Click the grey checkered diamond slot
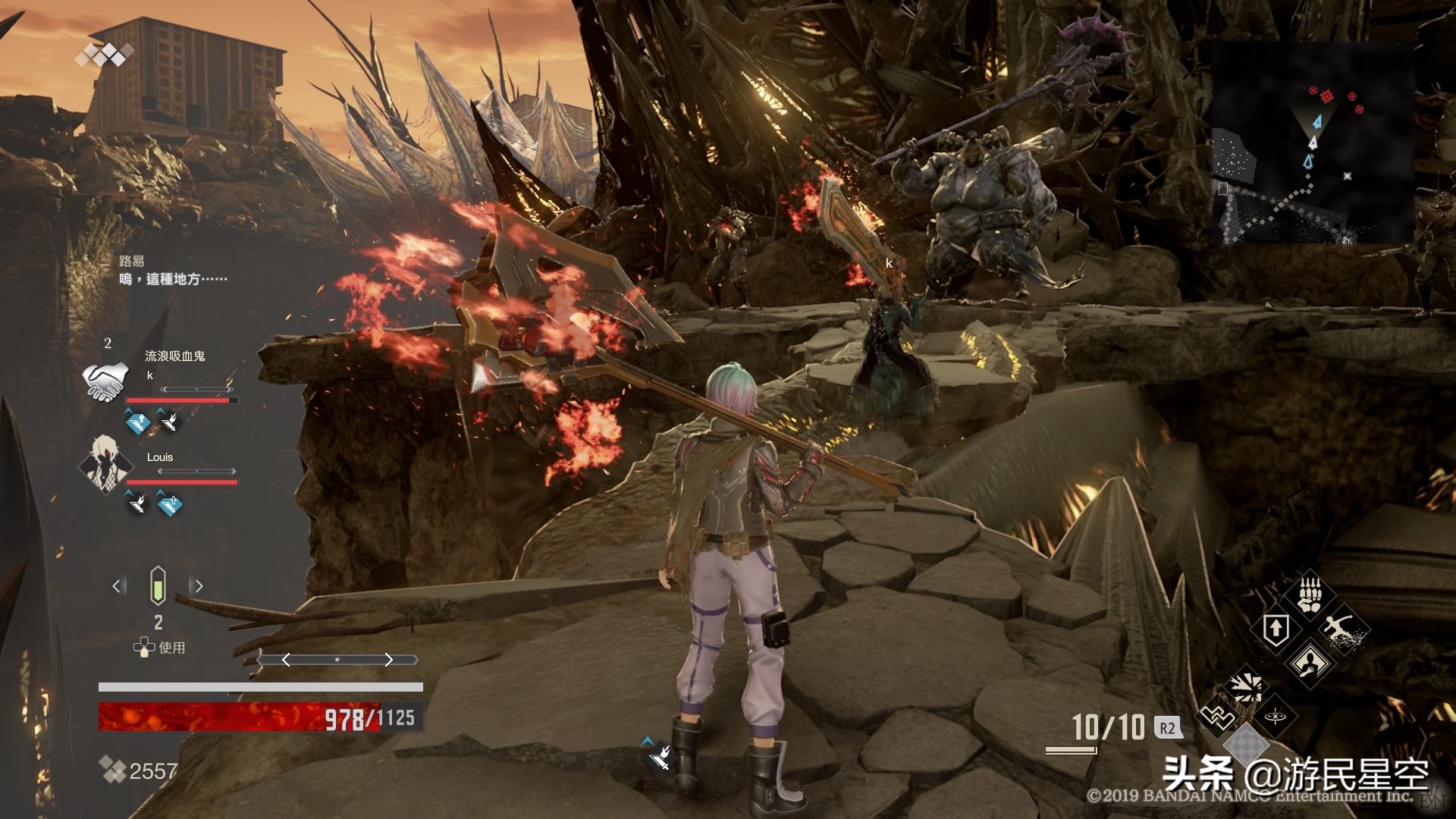 [1244, 745]
